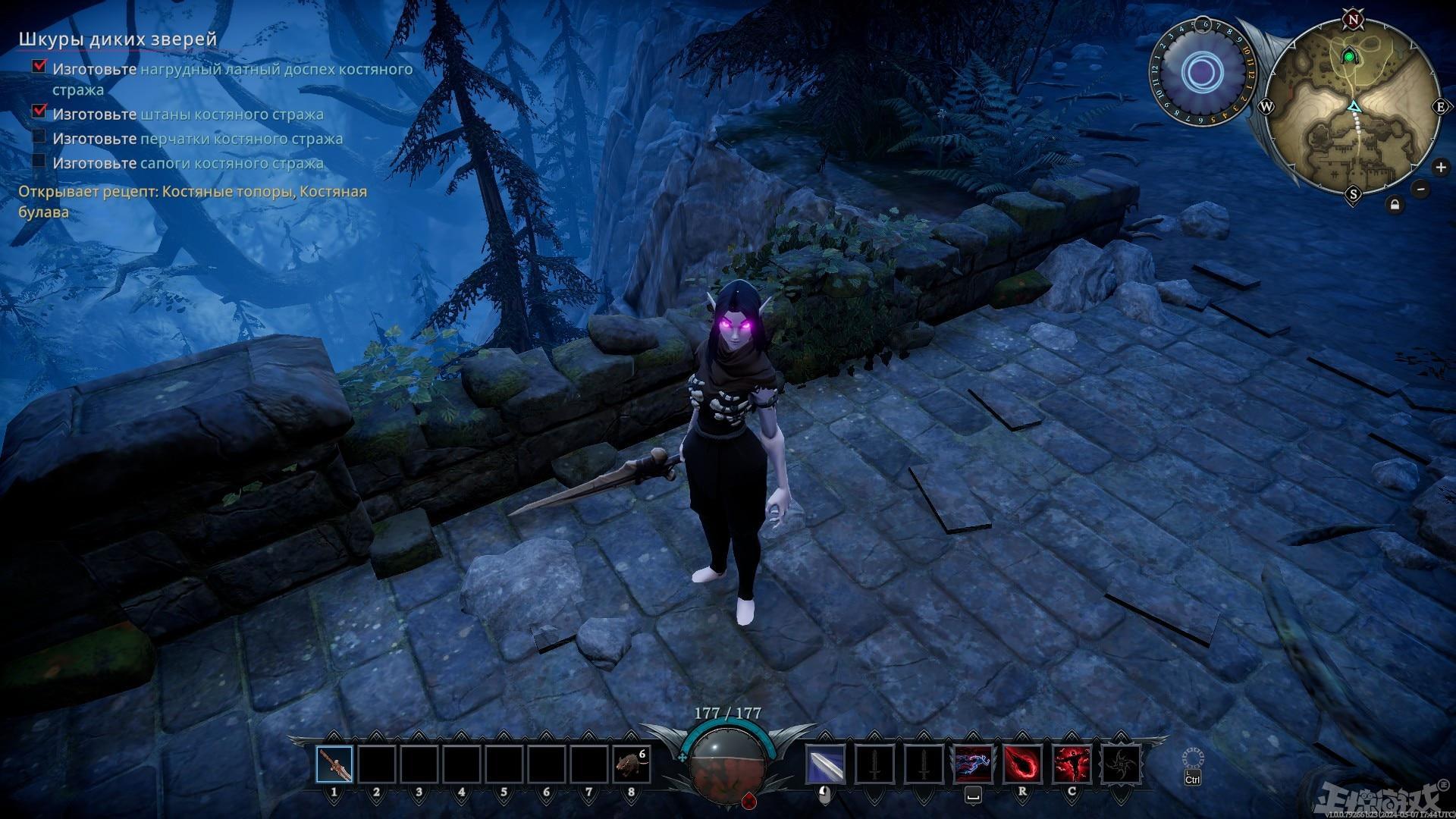Image resolution: width=1456 pixels, height=819 pixels.
Task: Select the rat item in hotbar slot 8
Action: coord(631,764)
